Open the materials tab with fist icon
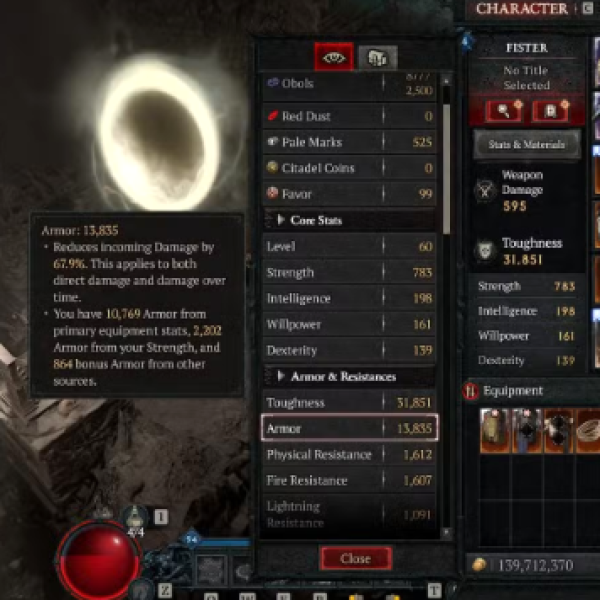Image resolution: width=600 pixels, height=600 pixels. pos(378,57)
